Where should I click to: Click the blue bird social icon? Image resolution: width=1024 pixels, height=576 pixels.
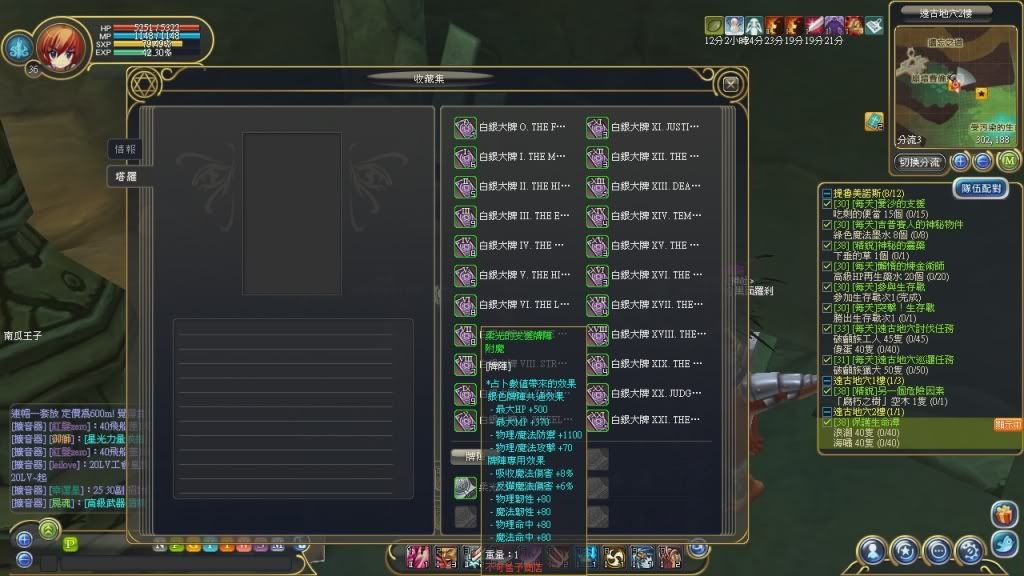1003,543
